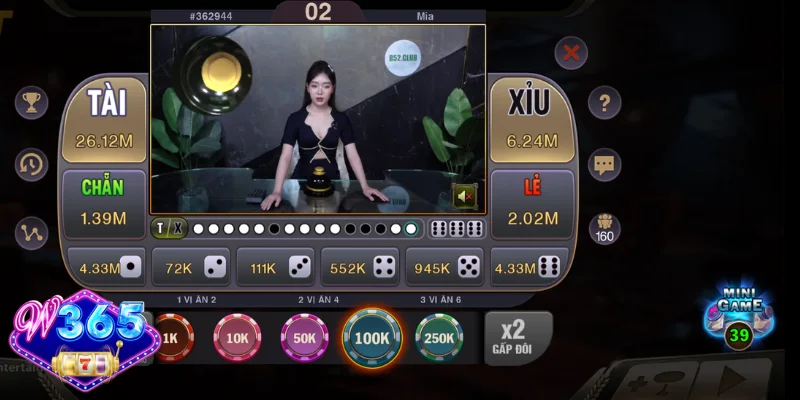Bet on CHẴN (even)
Viewport: 800px width, 400px height.
click(104, 204)
